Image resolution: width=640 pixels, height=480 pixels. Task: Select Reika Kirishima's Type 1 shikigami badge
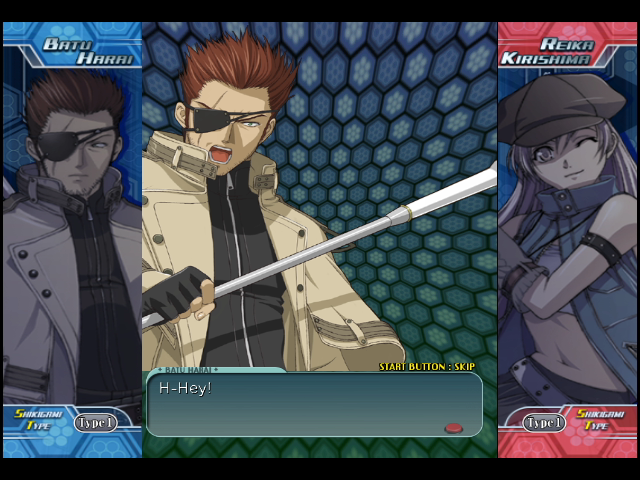click(x=544, y=423)
